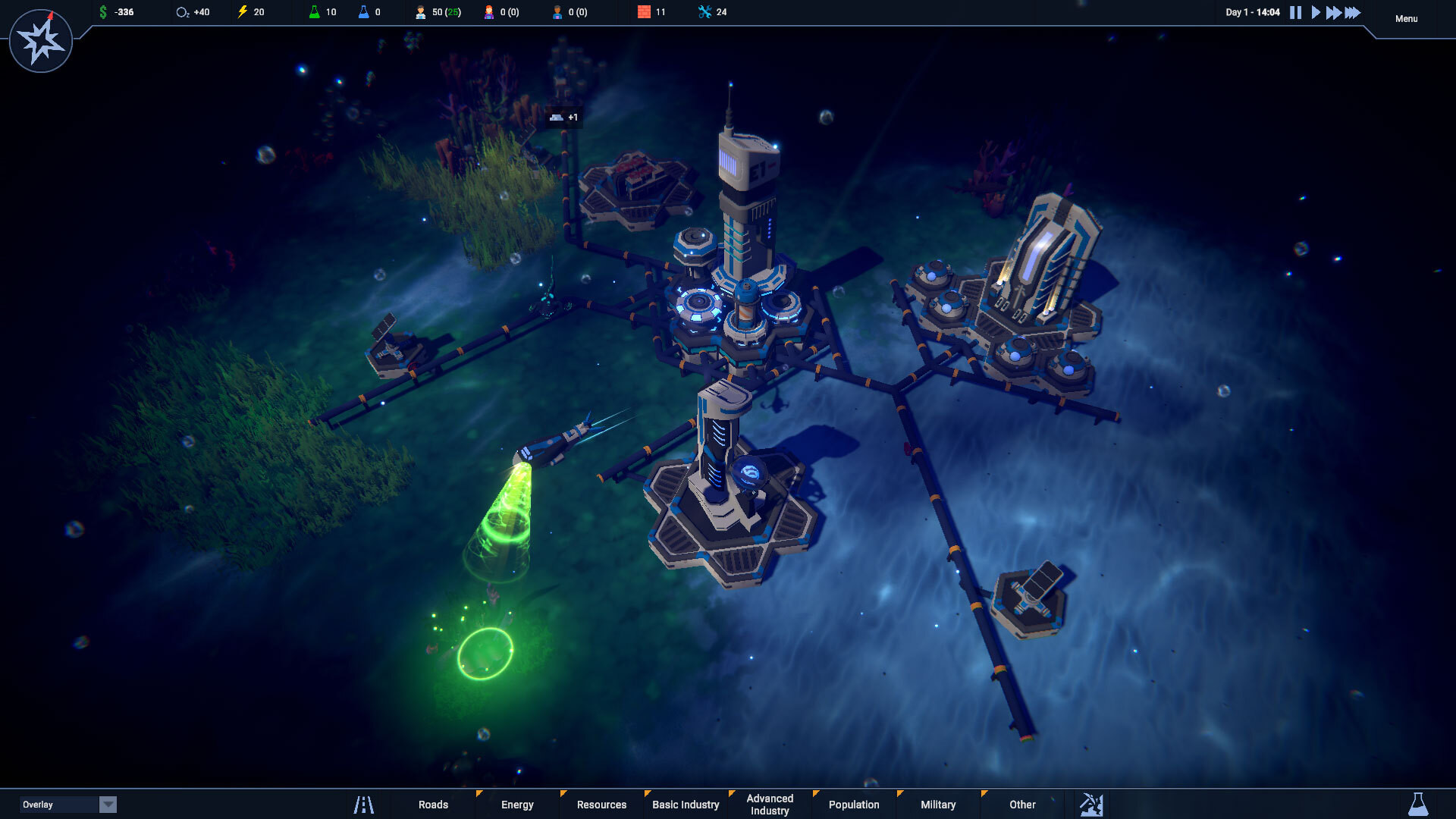Screen dimensions: 1456x819
Task: Open the research flask at bottom right
Action: (x=1420, y=805)
